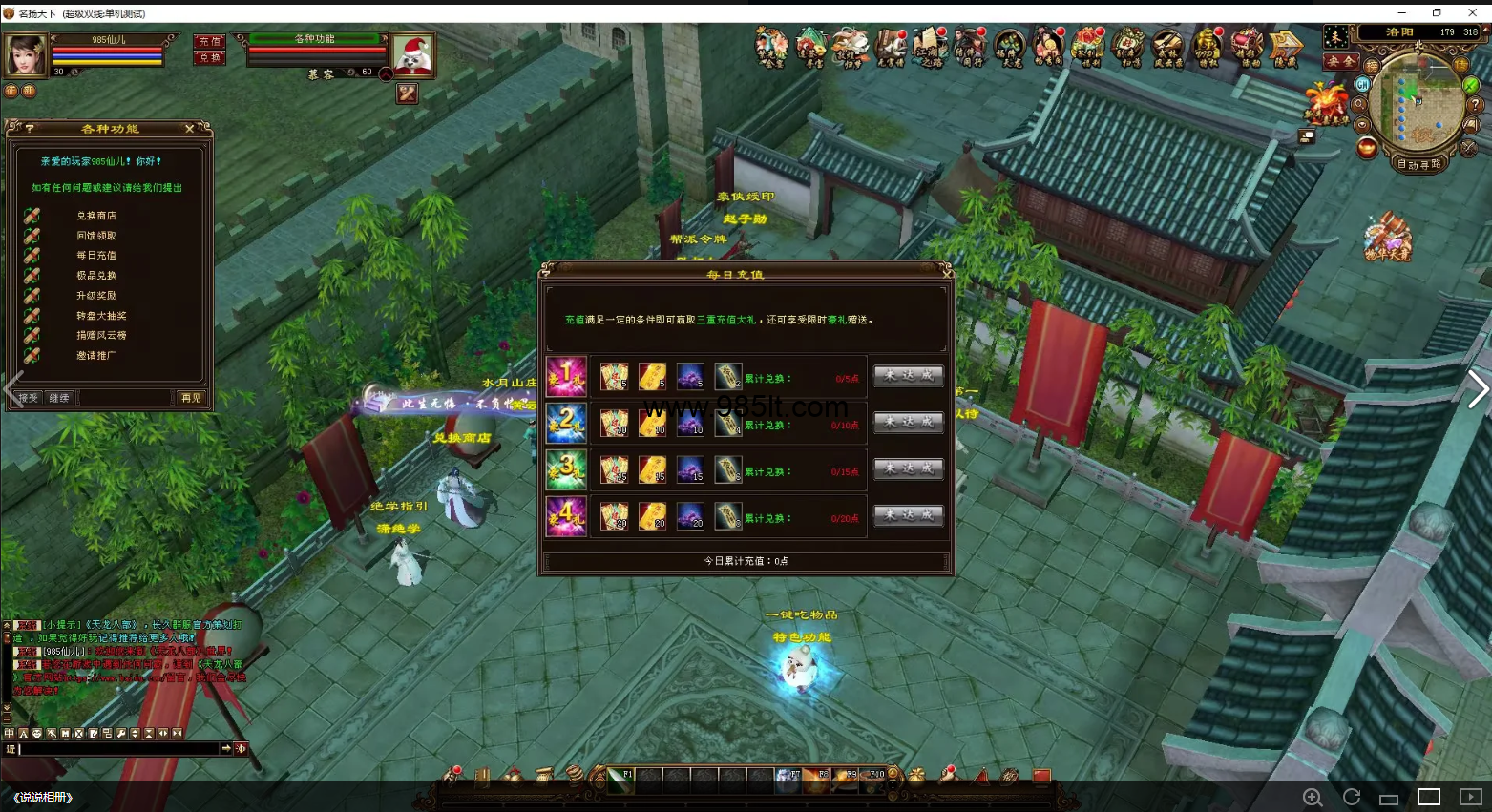Choose 邀请推广 in the function list
The height and width of the screenshot is (812, 1492).
point(96,356)
